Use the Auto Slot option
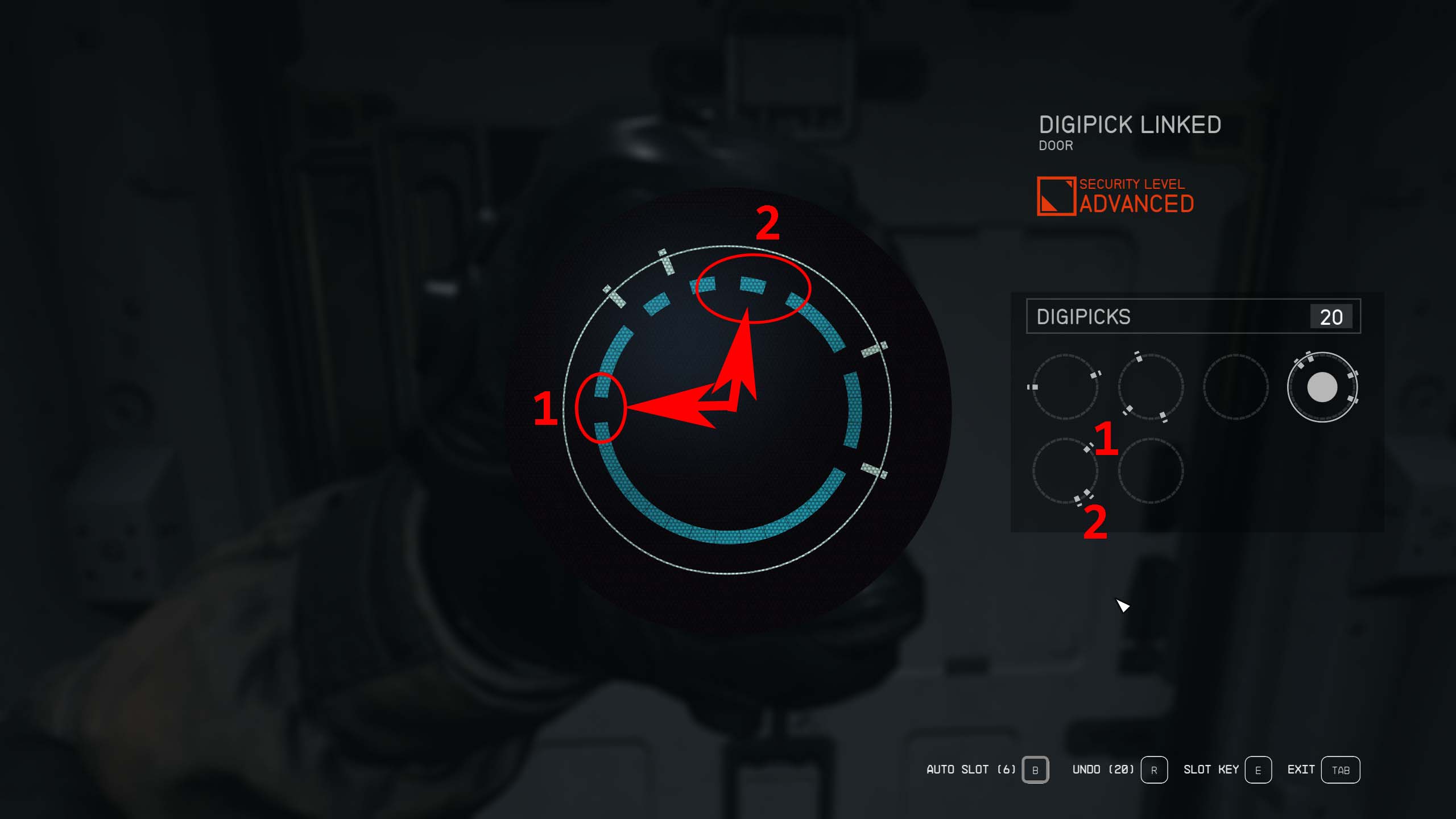The height and width of the screenshot is (819, 1456). 1035,770
